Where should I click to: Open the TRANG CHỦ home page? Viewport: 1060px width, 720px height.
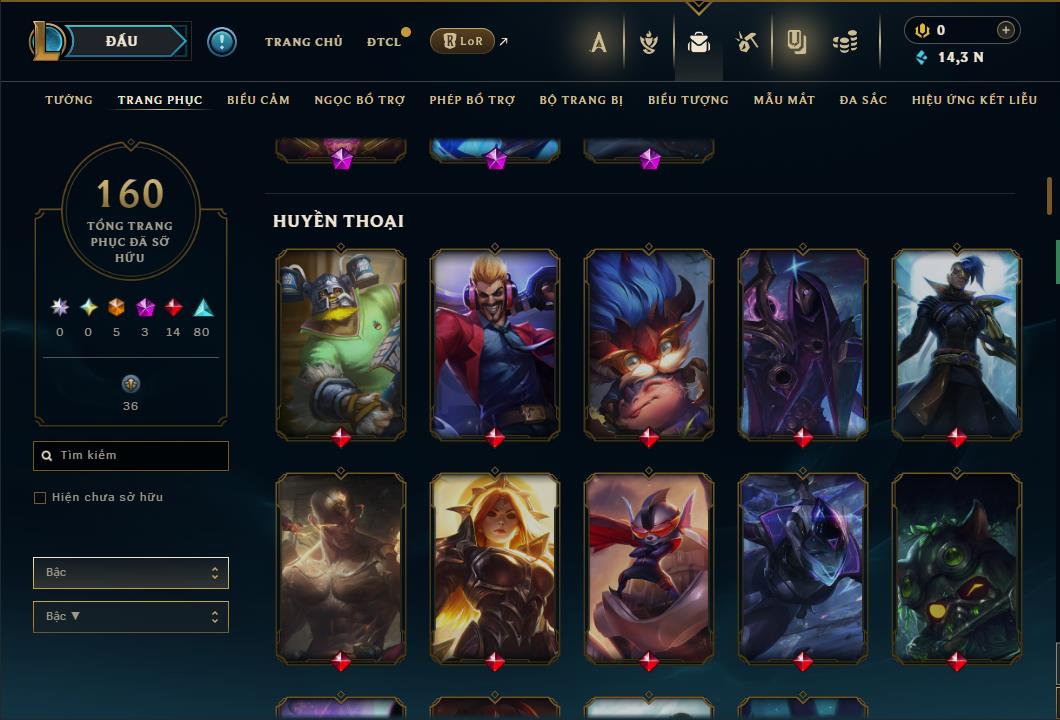303,42
